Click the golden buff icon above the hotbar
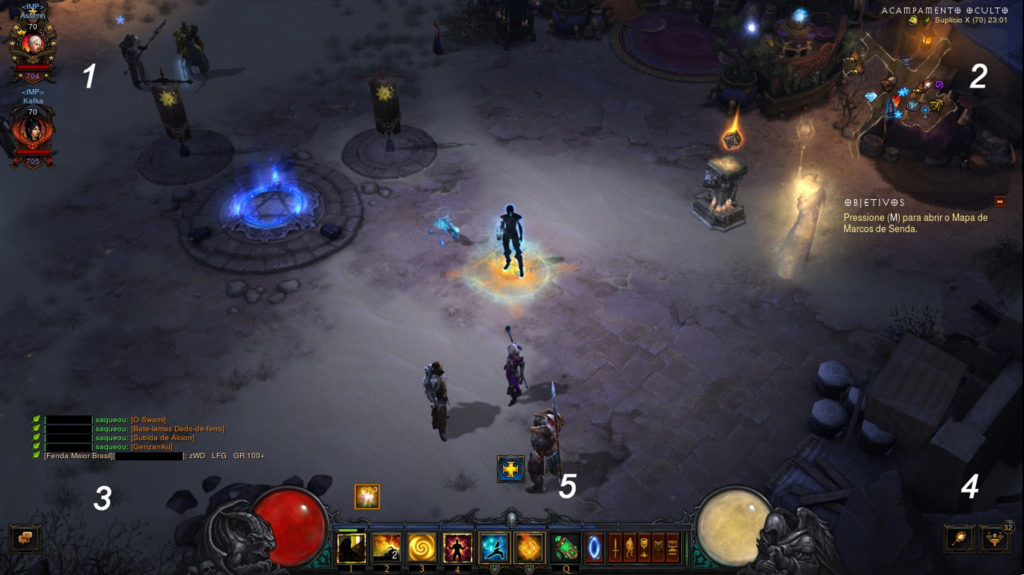 pyautogui.click(x=367, y=496)
